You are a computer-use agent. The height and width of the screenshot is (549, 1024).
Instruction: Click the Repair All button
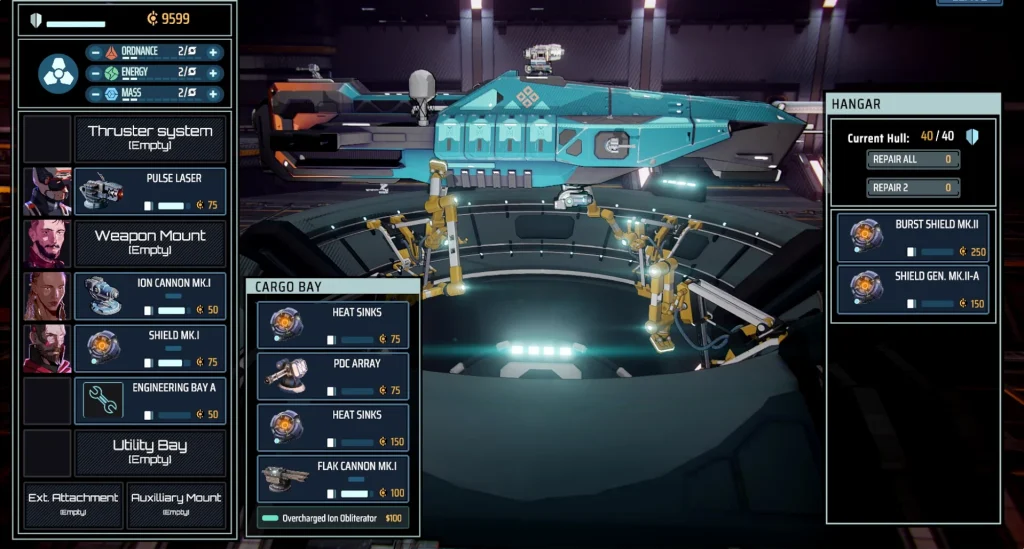[913, 159]
